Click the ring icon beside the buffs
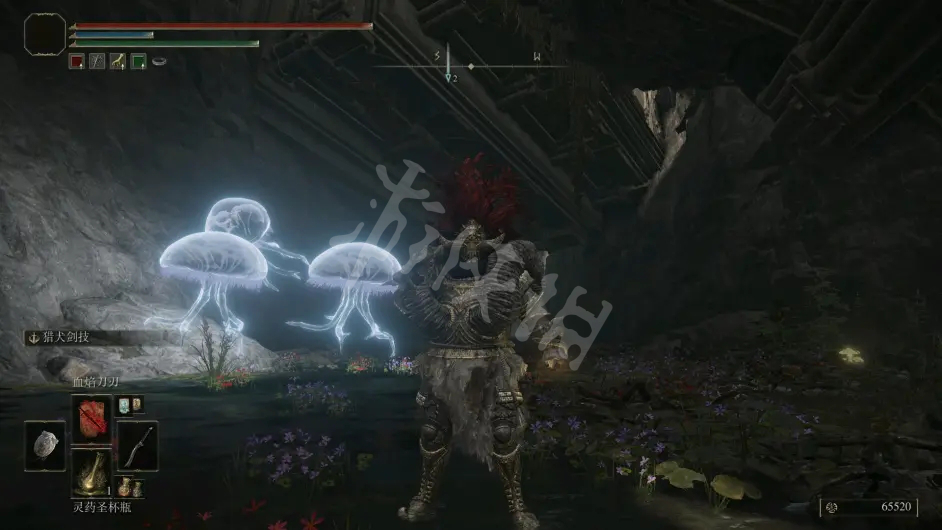This screenshot has height=530, width=942. (159, 61)
